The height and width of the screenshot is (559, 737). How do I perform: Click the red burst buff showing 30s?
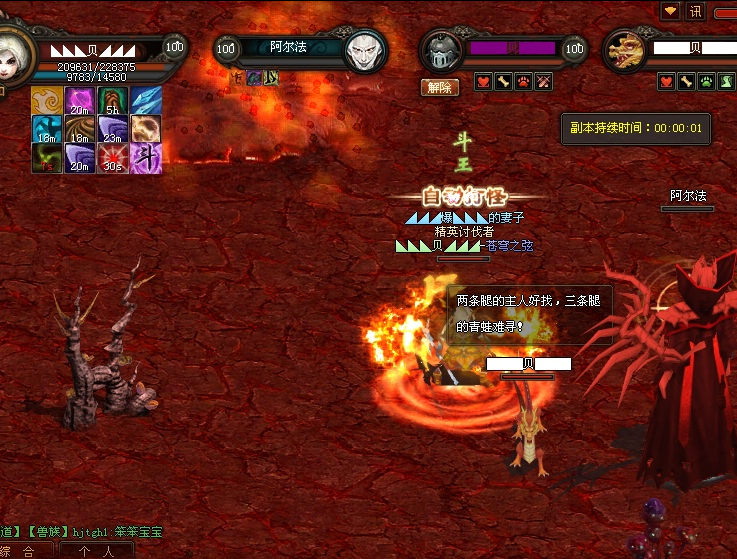pos(113,158)
